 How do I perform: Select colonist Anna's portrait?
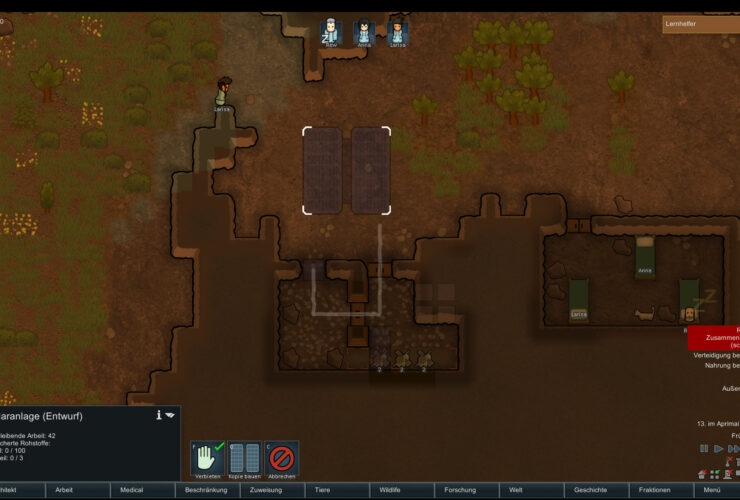tap(364, 33)
